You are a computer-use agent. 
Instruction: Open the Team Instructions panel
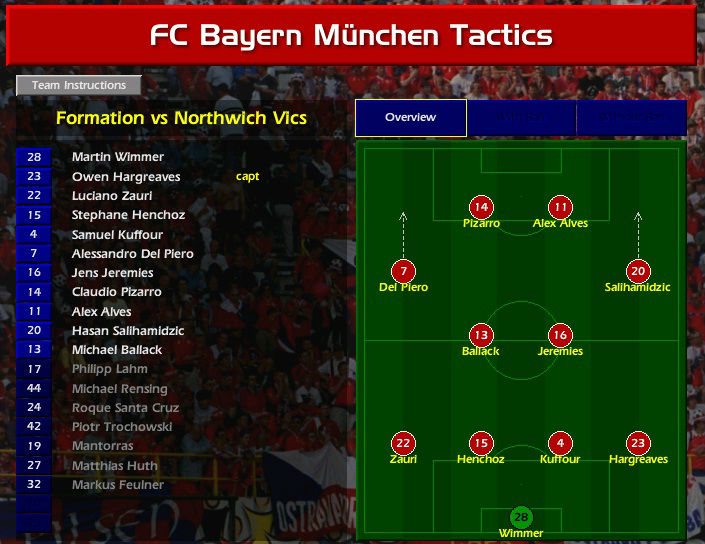point(79,86)
